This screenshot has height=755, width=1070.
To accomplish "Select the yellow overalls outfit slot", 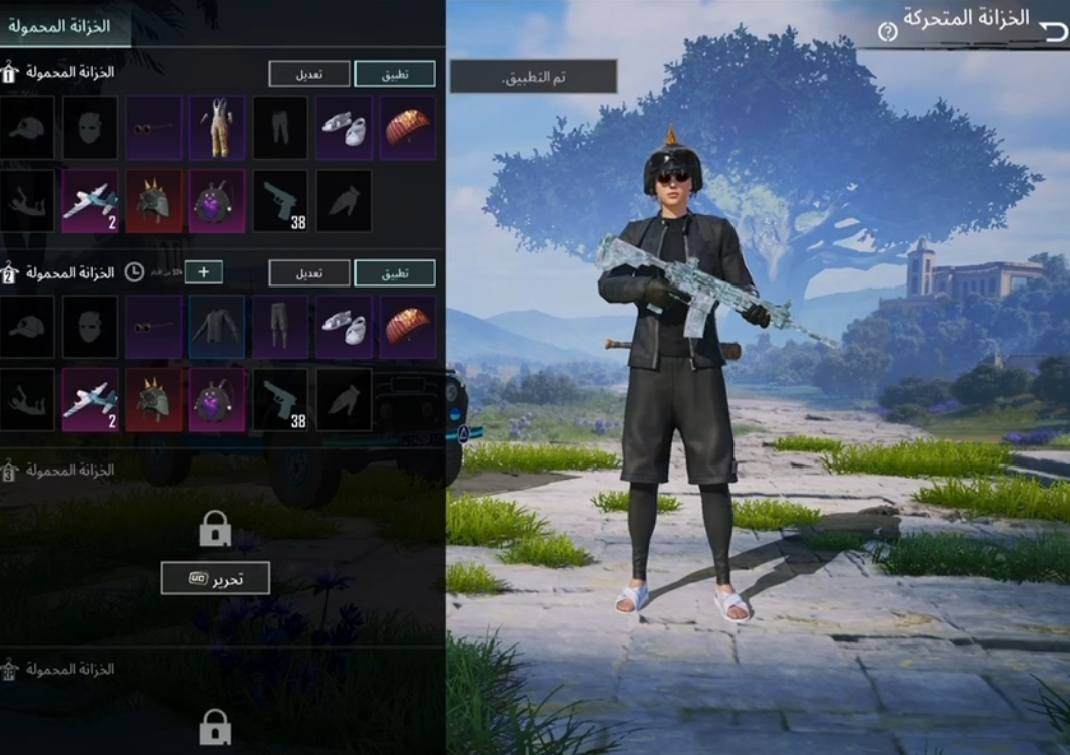I will pyautogui.click(x=217, y=128).
